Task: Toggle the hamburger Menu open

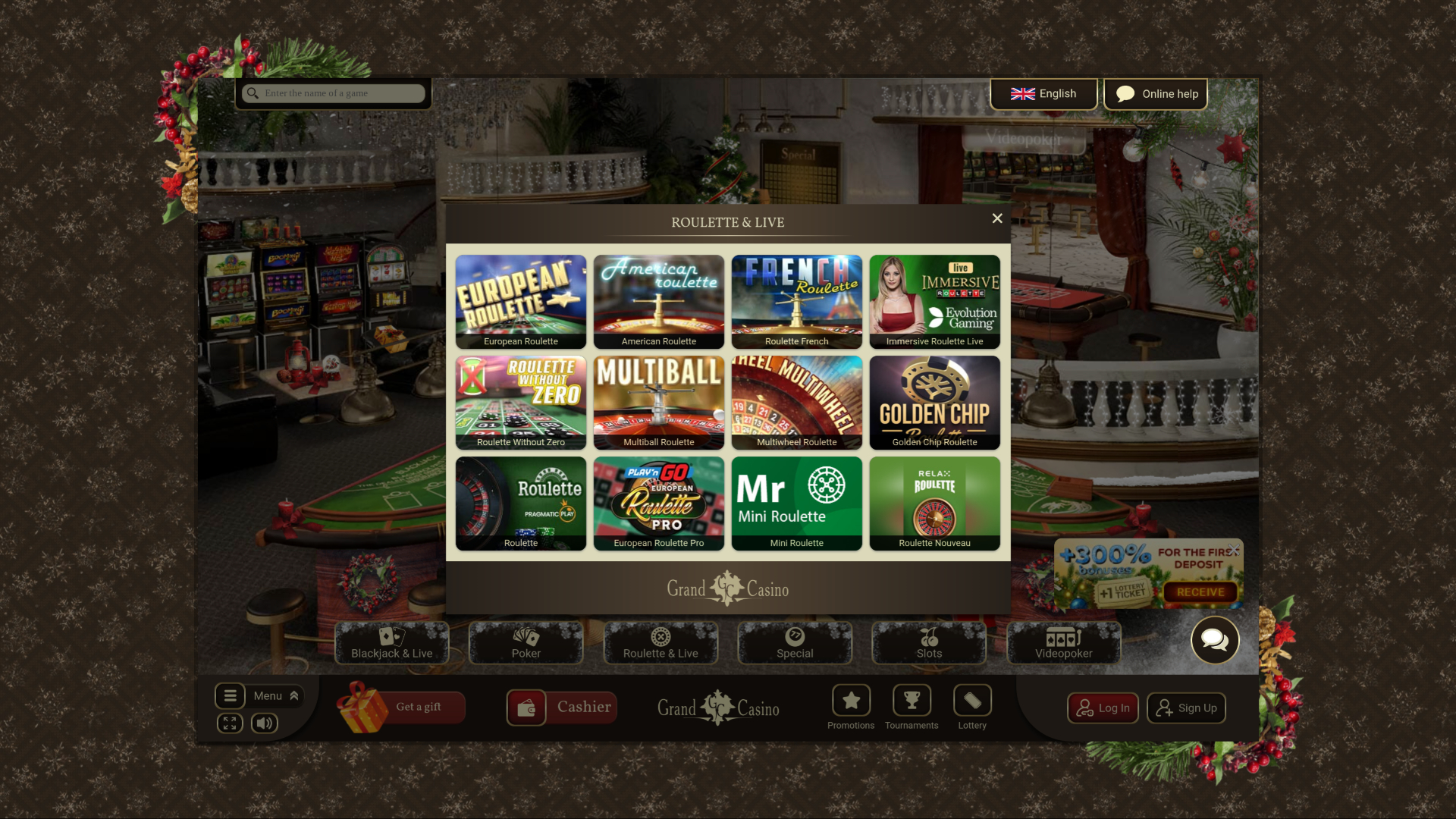Action: [231, 695]
